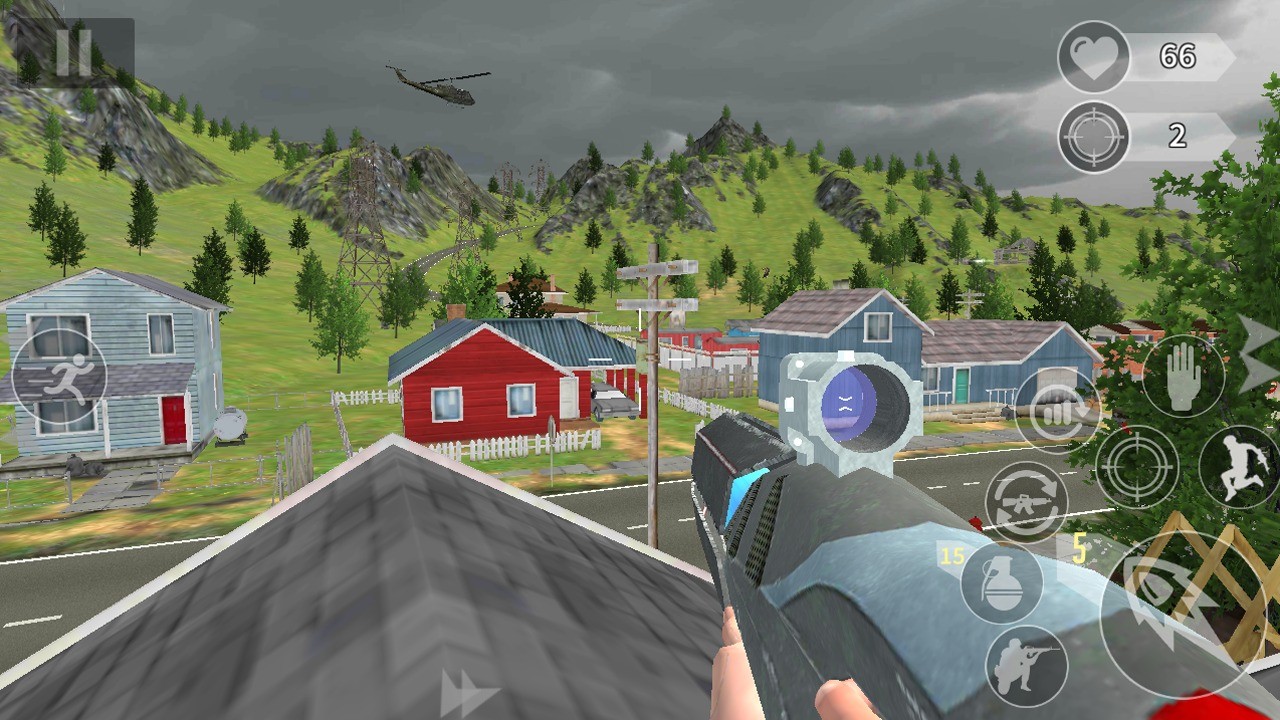Activate the open hand interact button
The width and height of the screenshot is (1280, 720).
(1183, 376)
